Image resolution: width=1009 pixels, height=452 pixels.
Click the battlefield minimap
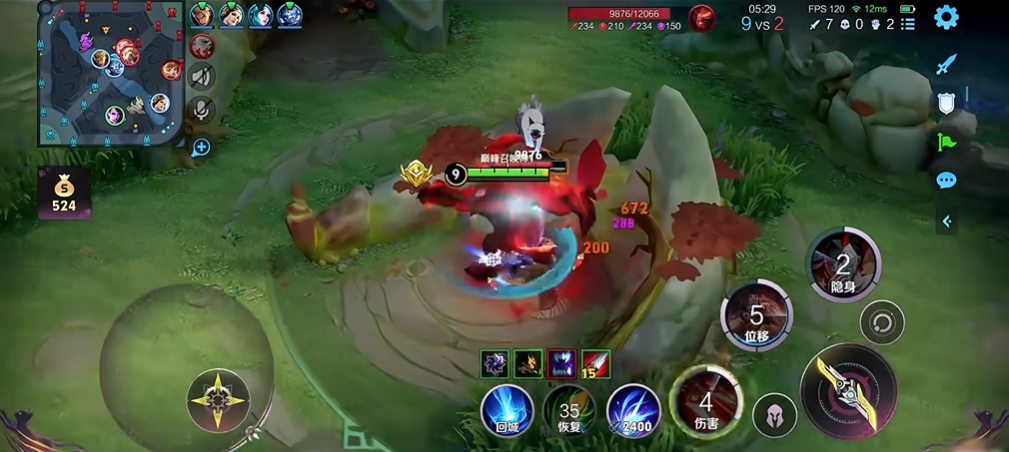[x=110, y=74]
